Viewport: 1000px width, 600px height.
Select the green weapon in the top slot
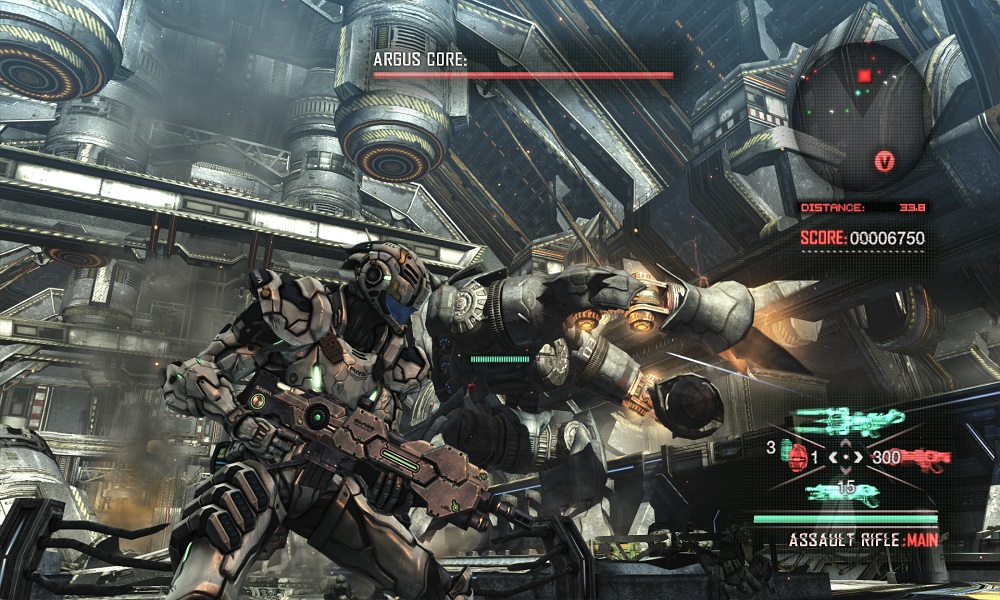(846, 421)
